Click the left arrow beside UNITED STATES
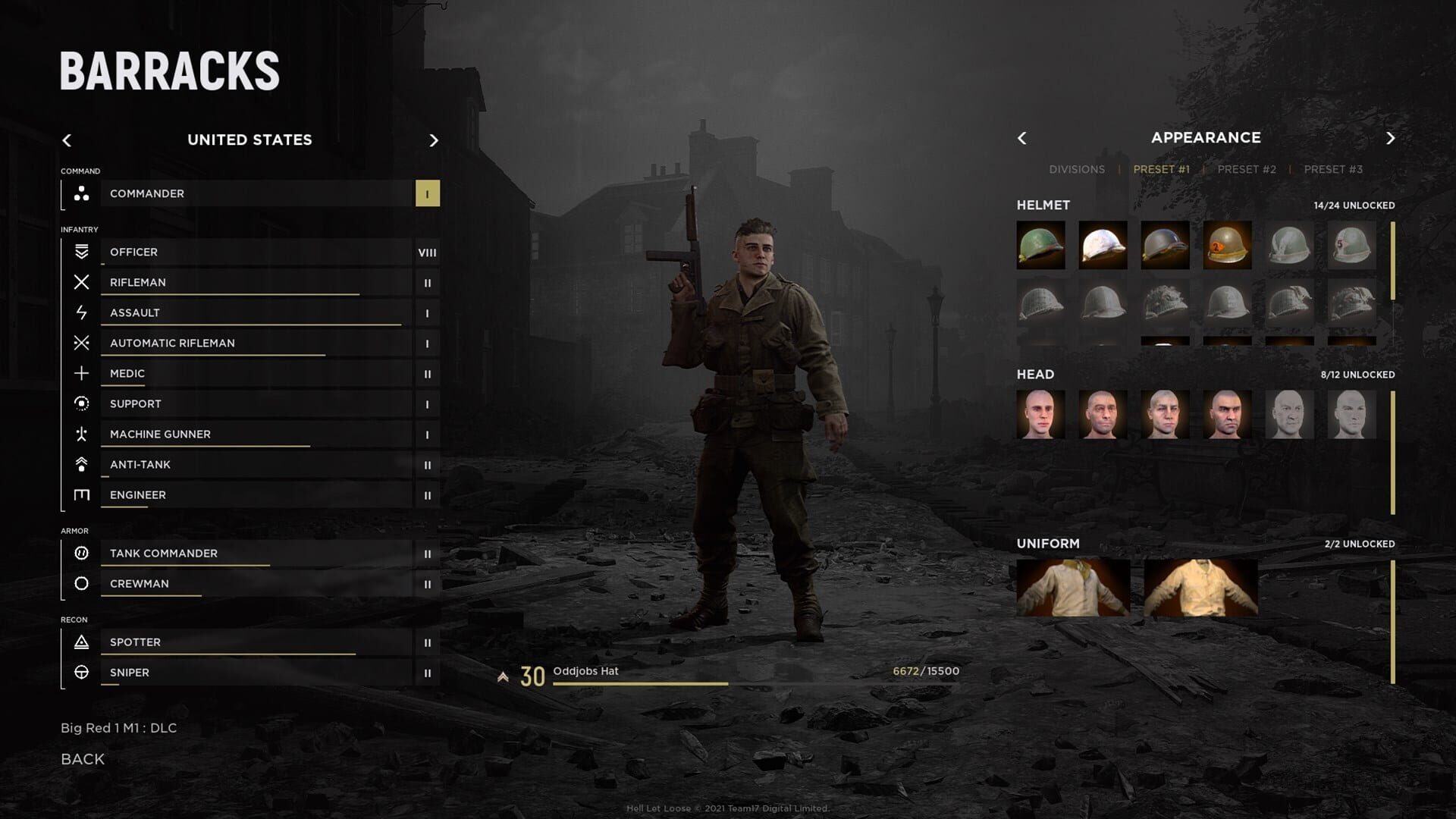The width and height of the screenshot is (1456, 819). (67, 140)
